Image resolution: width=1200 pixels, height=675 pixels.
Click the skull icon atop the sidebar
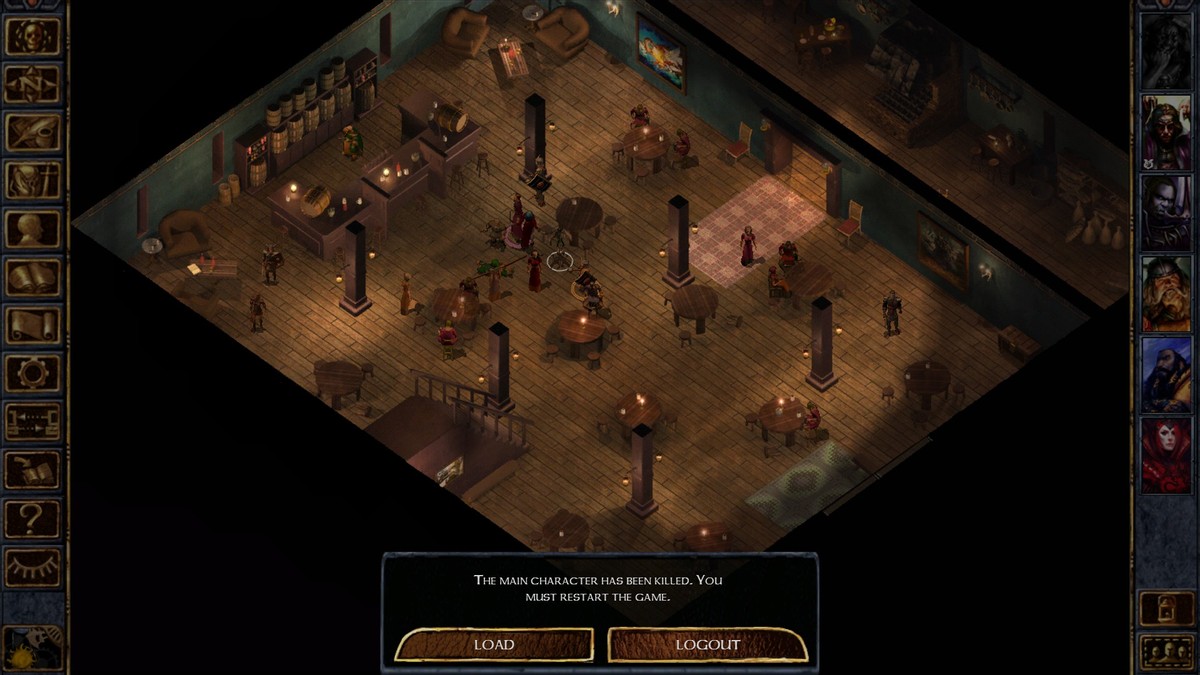[x=33, y=36]
